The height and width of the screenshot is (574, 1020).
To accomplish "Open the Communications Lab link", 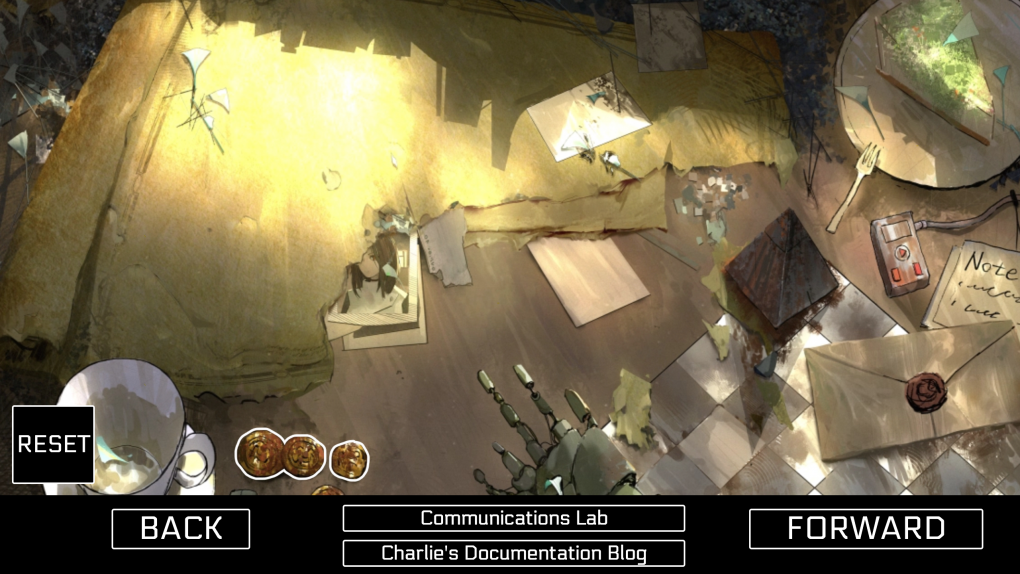I will click(x=513, y=518).
